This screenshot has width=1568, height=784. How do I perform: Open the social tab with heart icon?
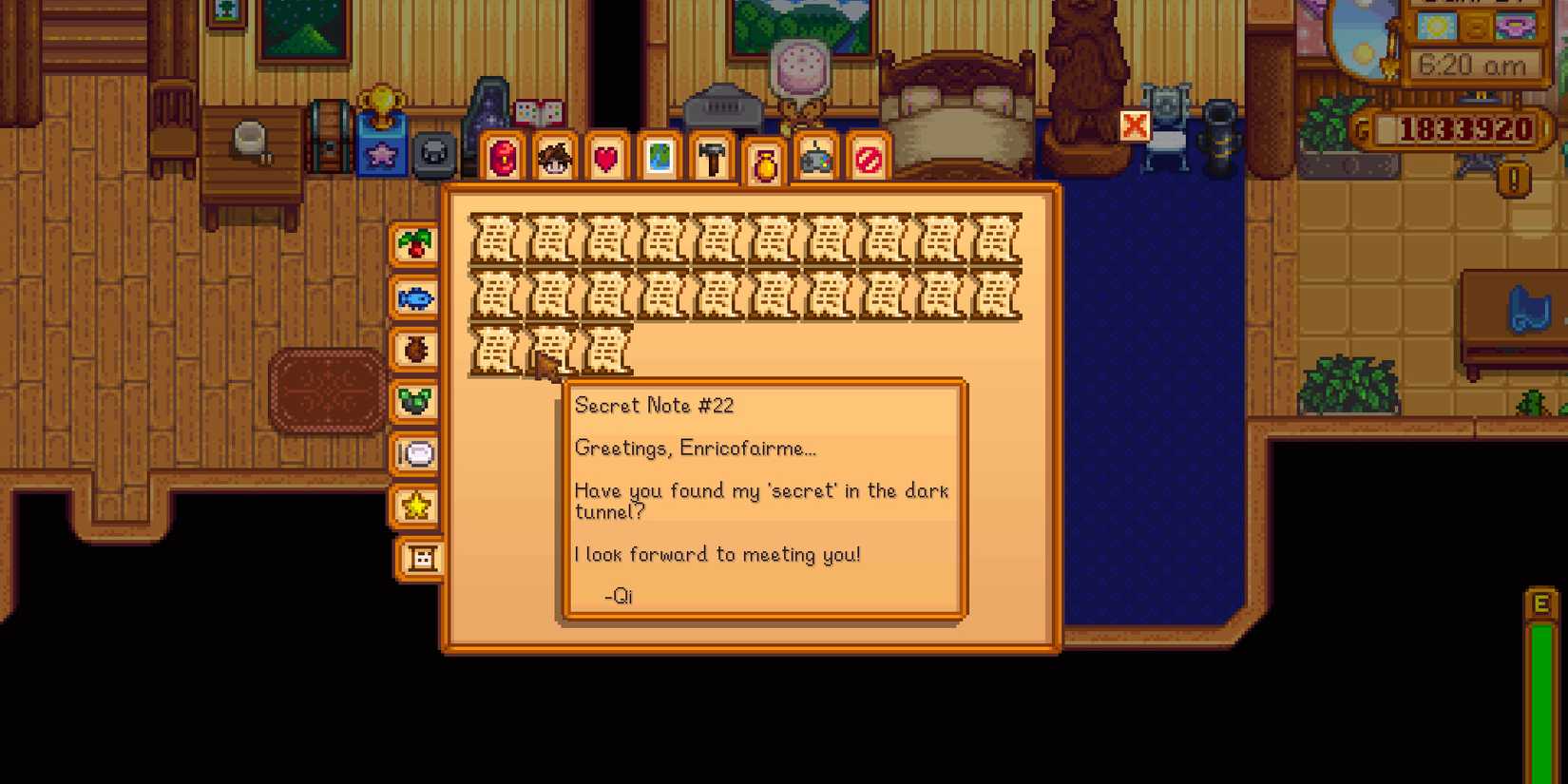pyautogui.click(x=606, y=159)
